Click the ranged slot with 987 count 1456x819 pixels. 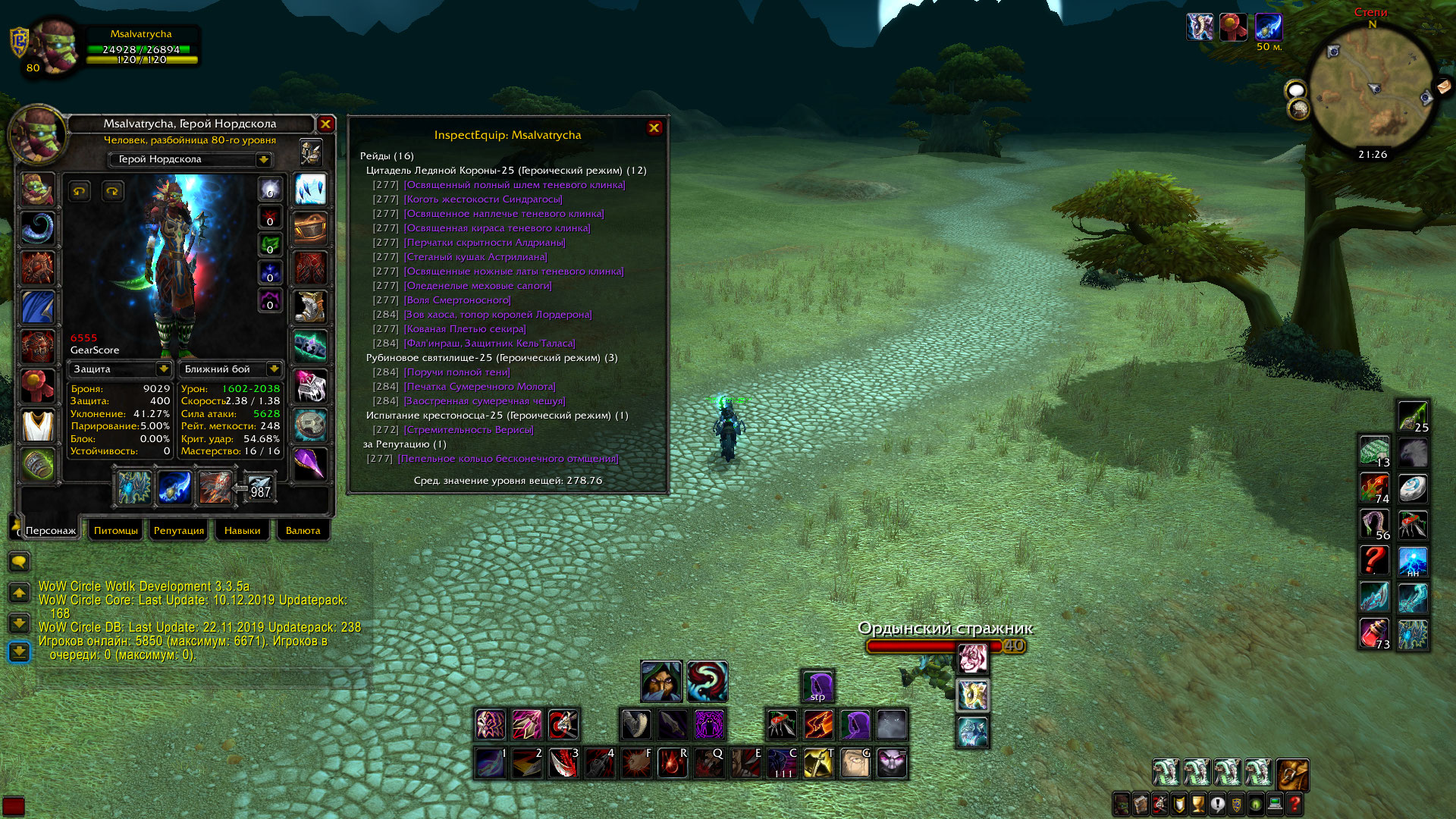[259, 488]
